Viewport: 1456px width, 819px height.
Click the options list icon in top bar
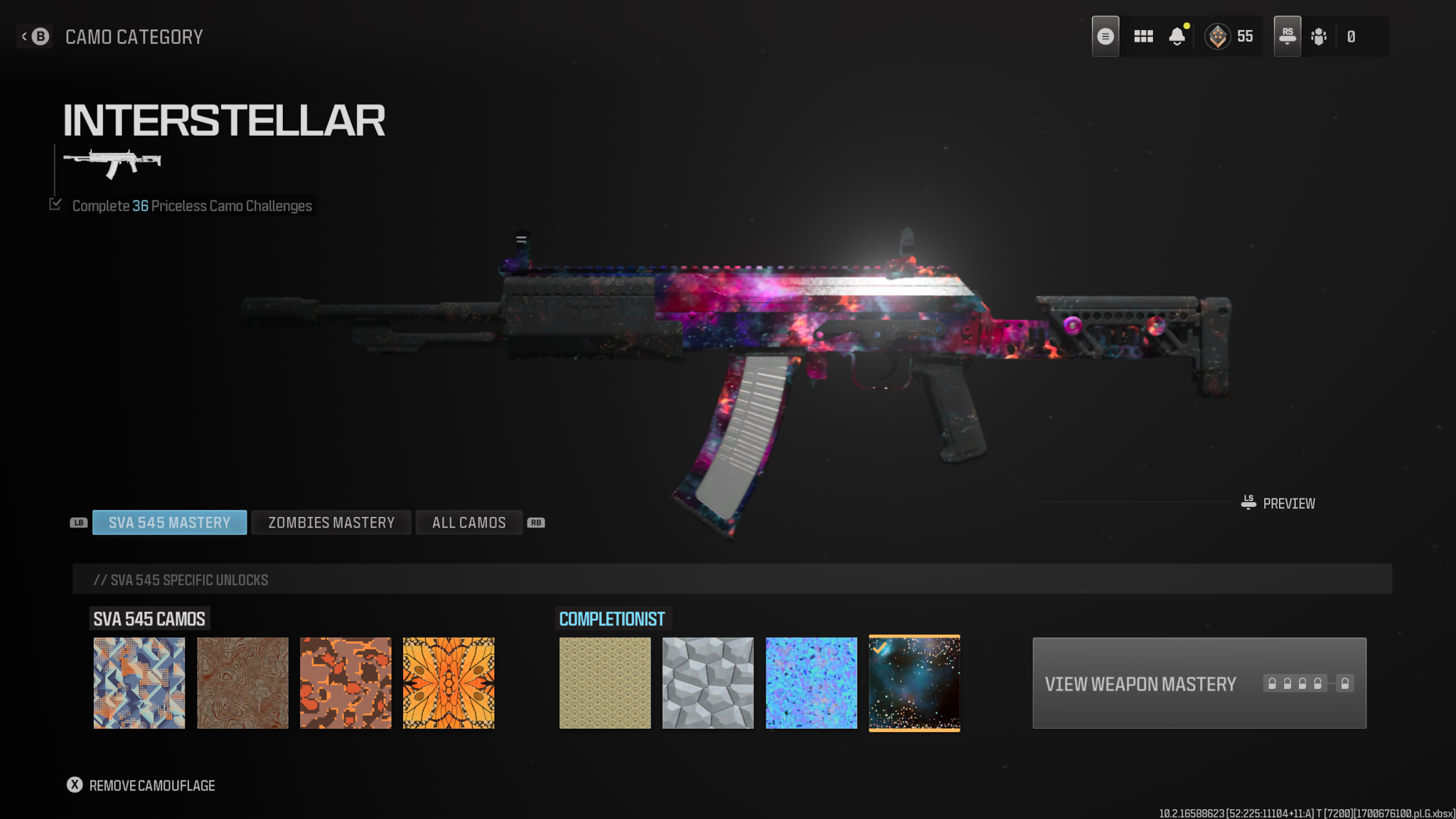1105,36
